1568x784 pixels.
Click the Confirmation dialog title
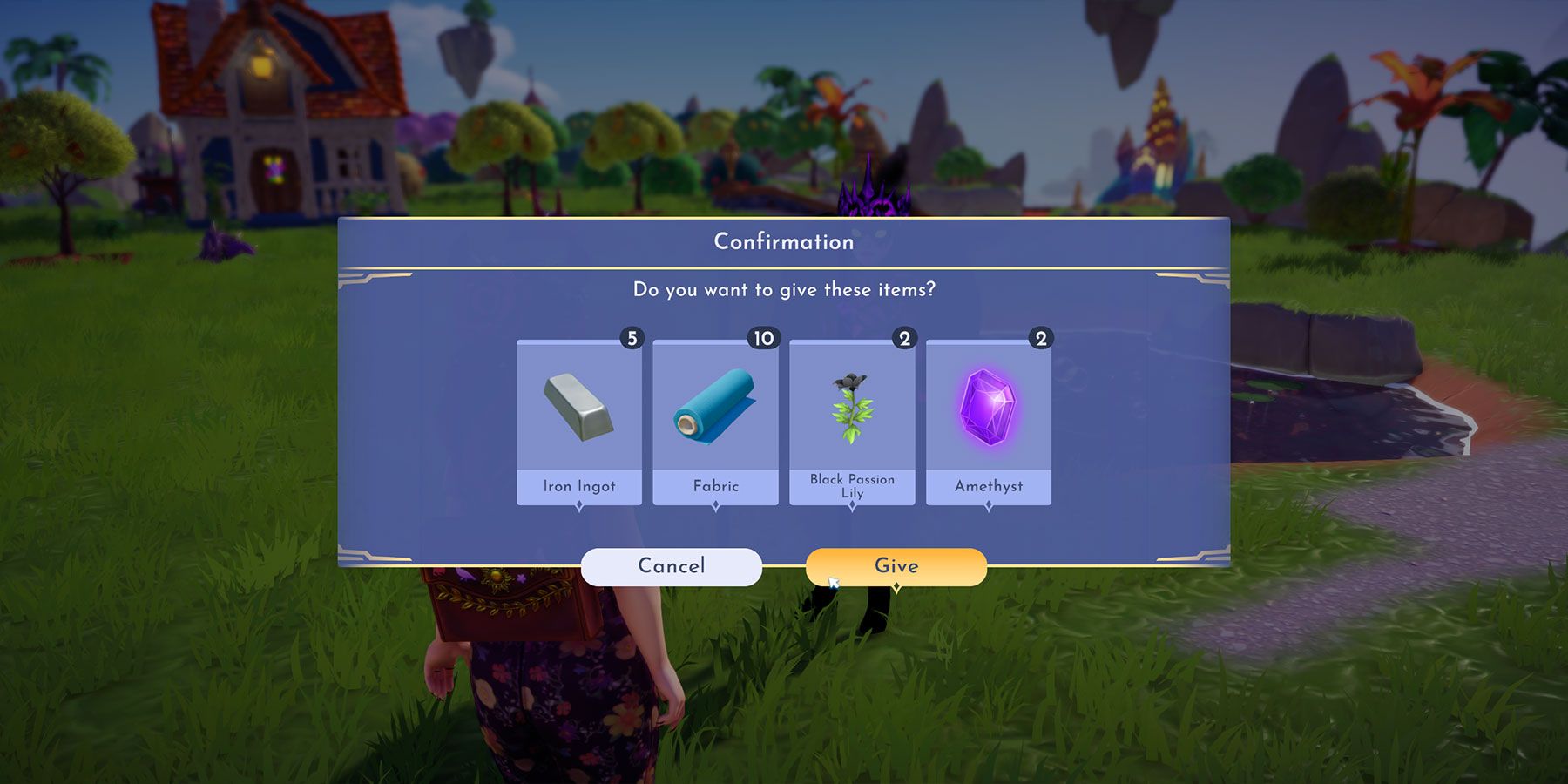(x=783, y=242)
